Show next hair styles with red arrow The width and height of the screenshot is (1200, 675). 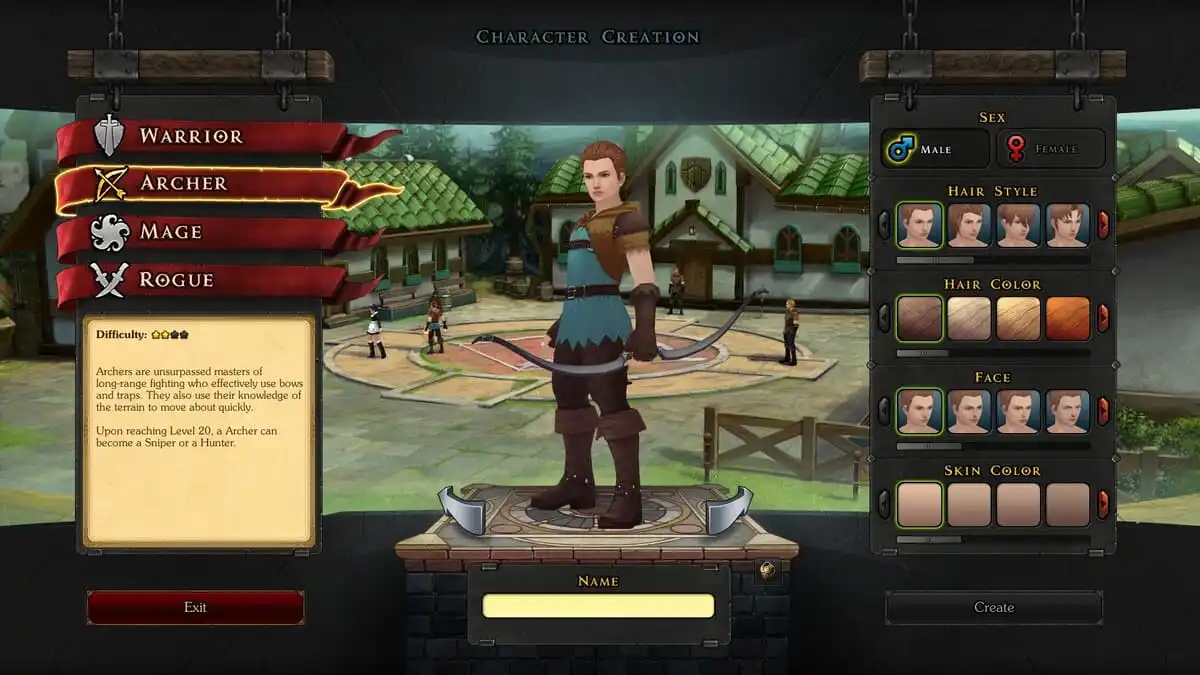pos(1103,225)
